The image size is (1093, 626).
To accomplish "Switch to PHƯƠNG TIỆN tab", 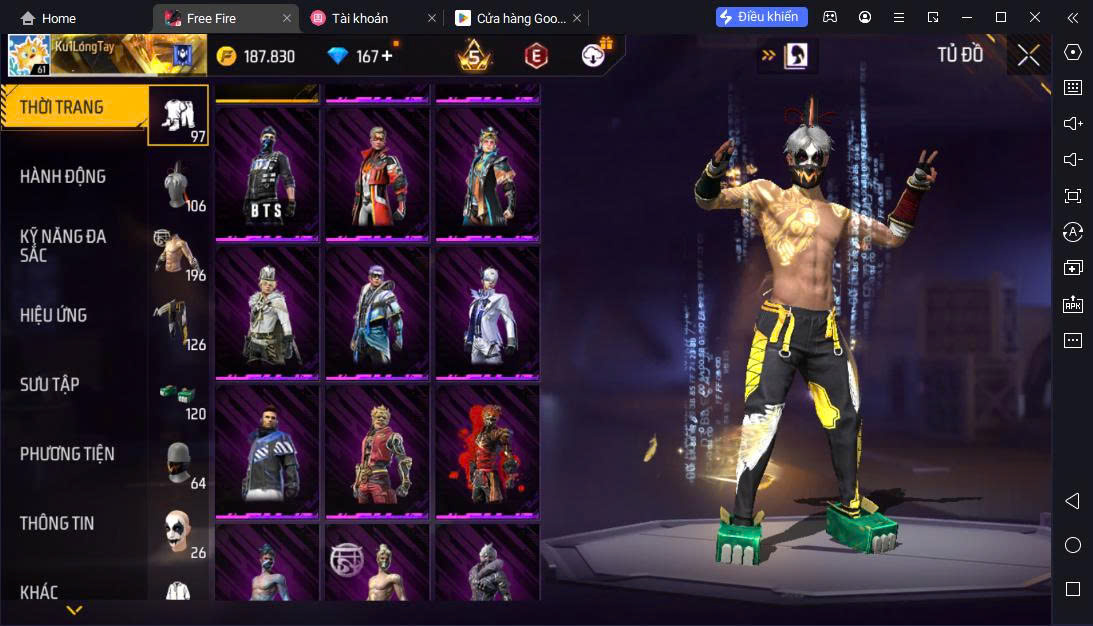I will (67, 454).
